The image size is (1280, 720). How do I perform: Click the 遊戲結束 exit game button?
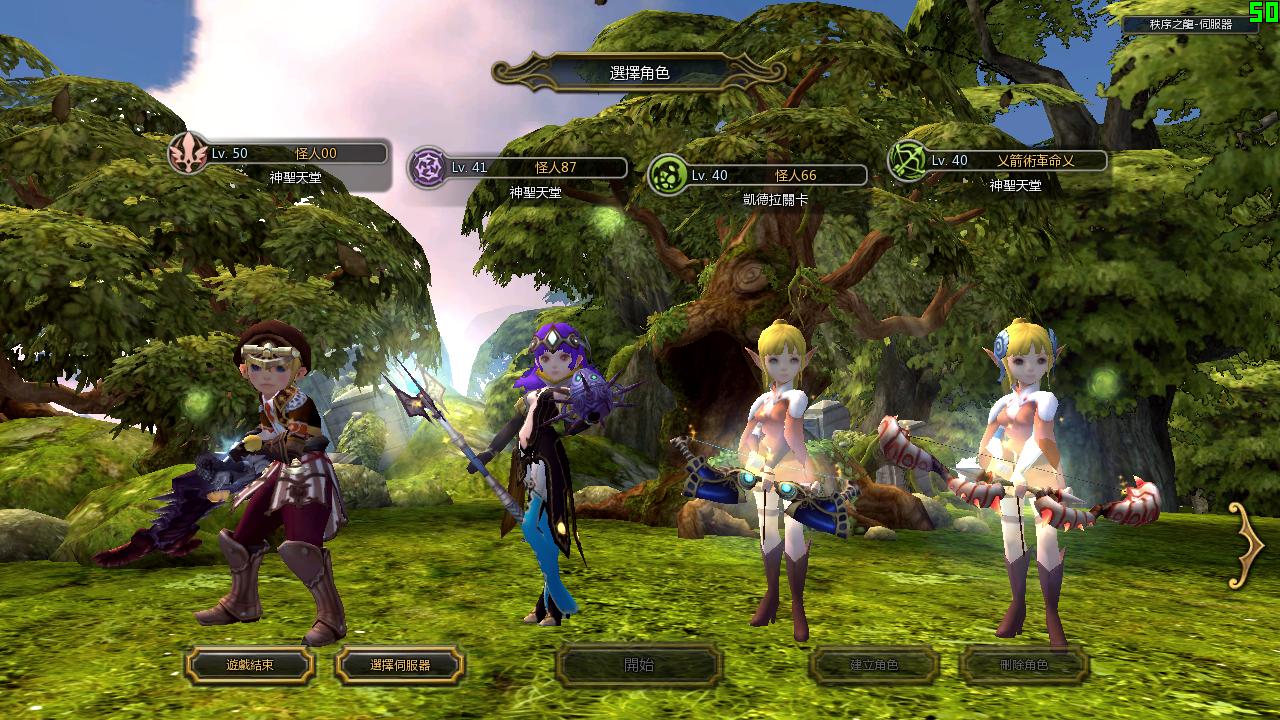click(250, 665)
